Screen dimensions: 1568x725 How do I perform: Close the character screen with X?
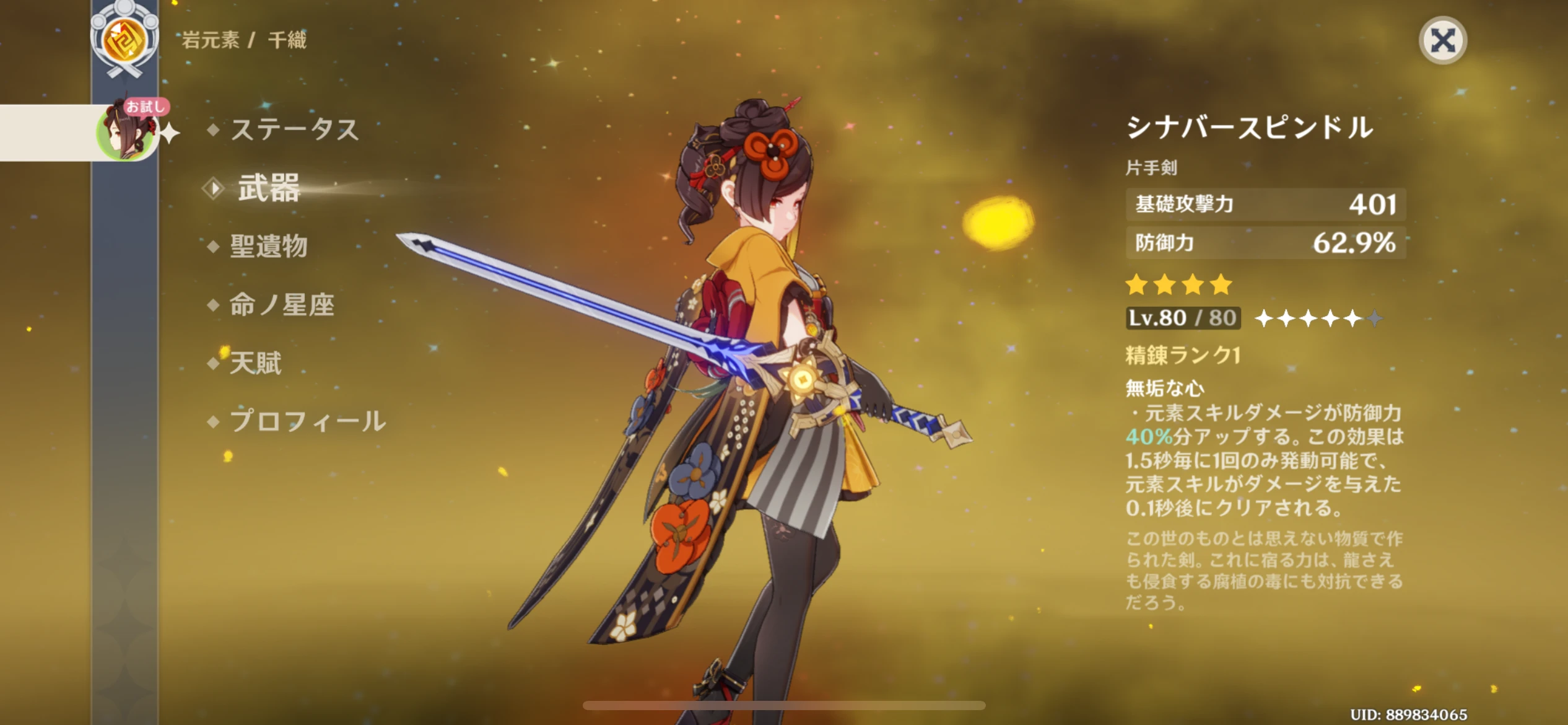[1442, 42]
